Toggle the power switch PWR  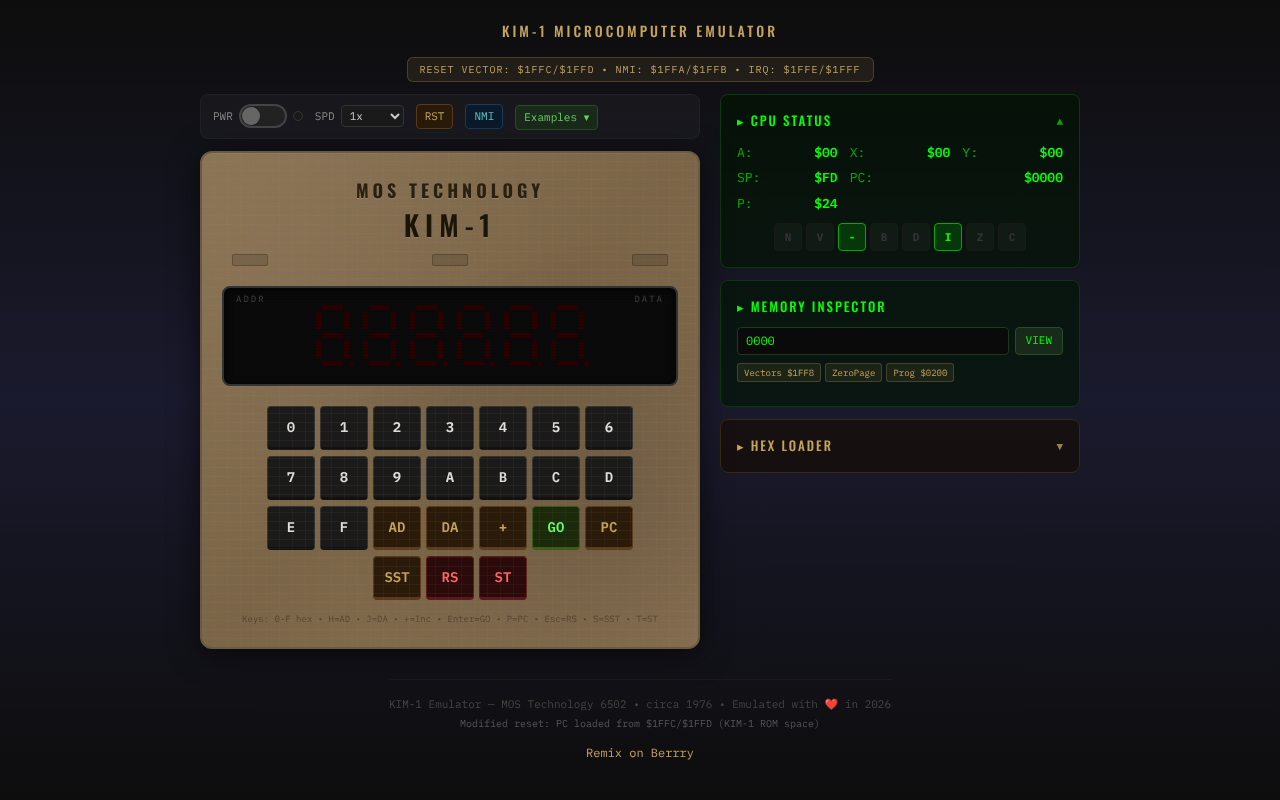[262, 116]
